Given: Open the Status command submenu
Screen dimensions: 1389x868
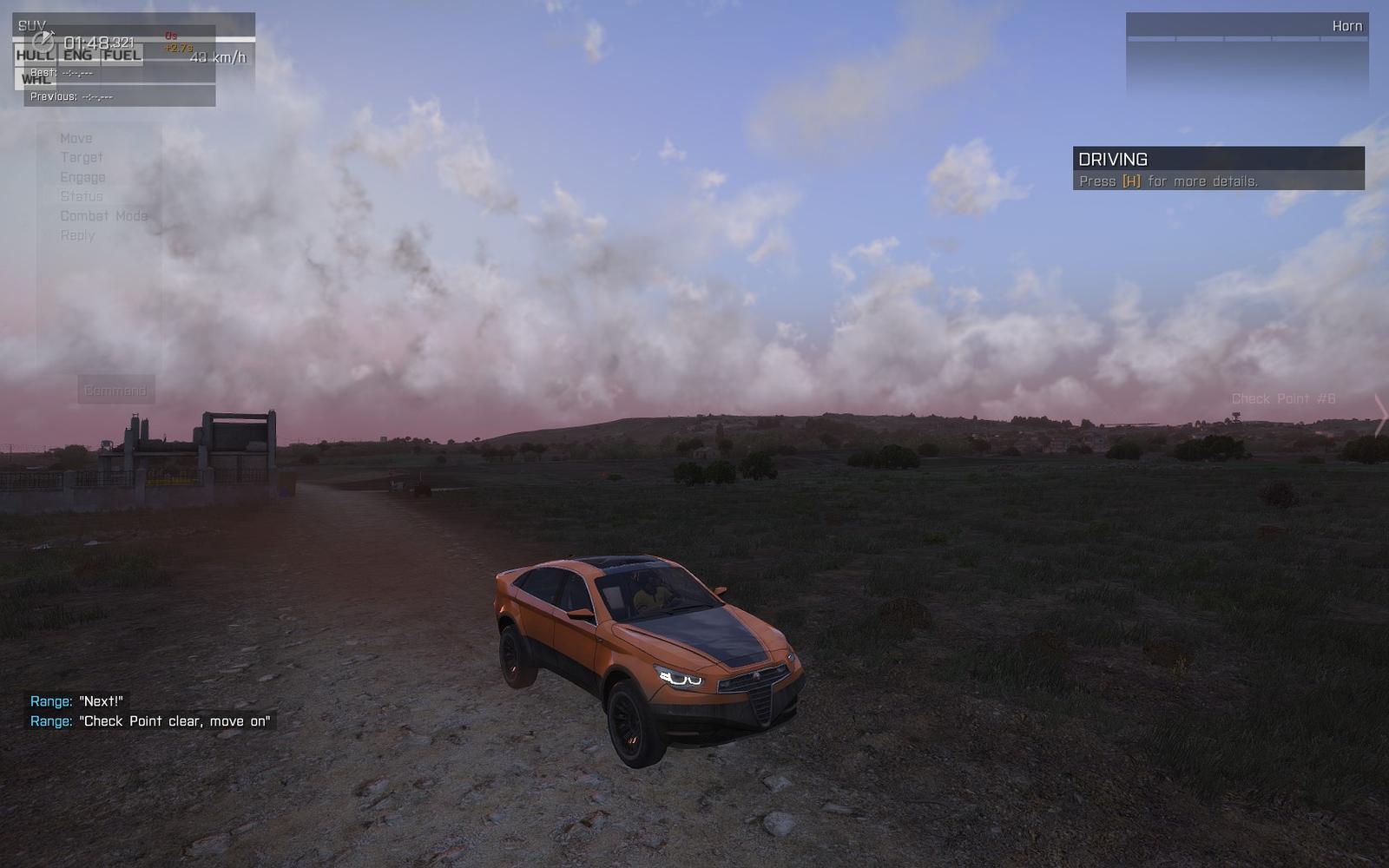Looking at the screenshot, I should tap(82, 196).
